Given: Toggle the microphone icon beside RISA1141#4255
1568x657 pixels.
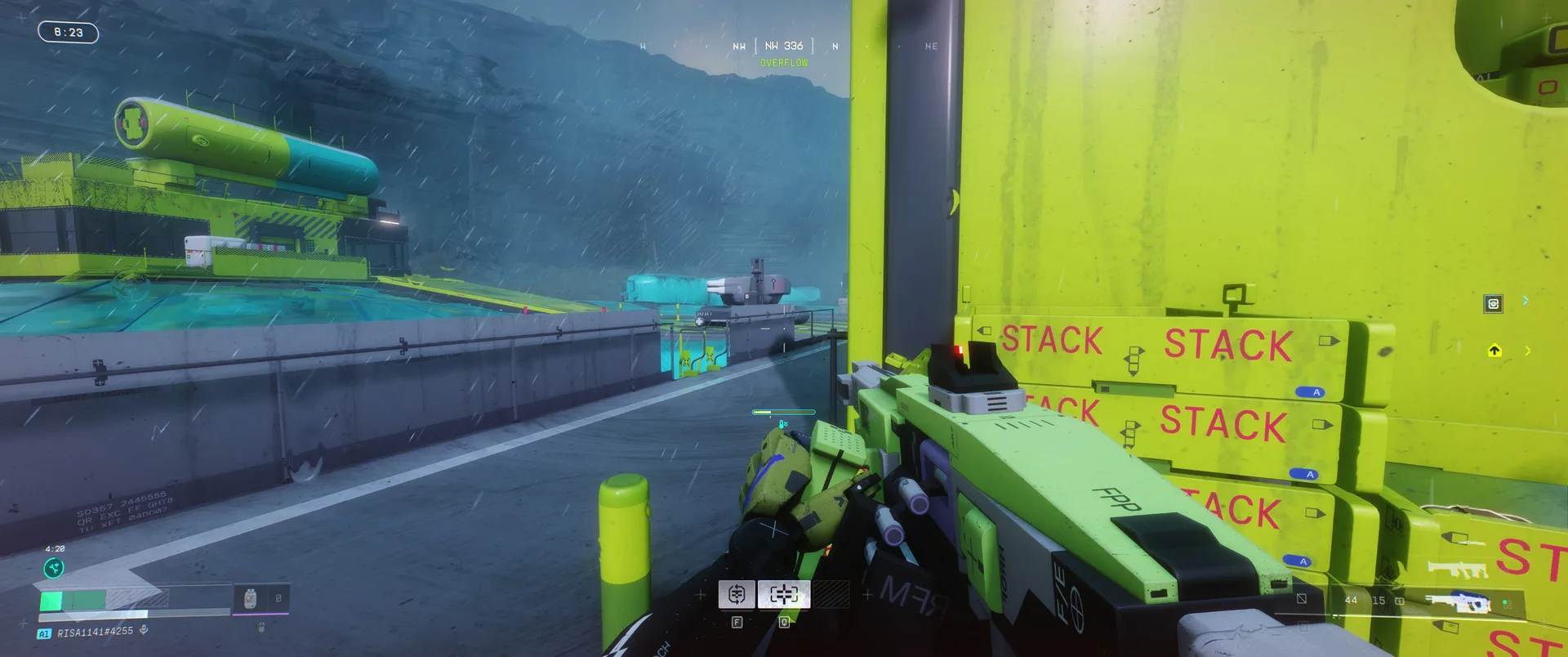Looking at the screenshot, I should point(144,630).
